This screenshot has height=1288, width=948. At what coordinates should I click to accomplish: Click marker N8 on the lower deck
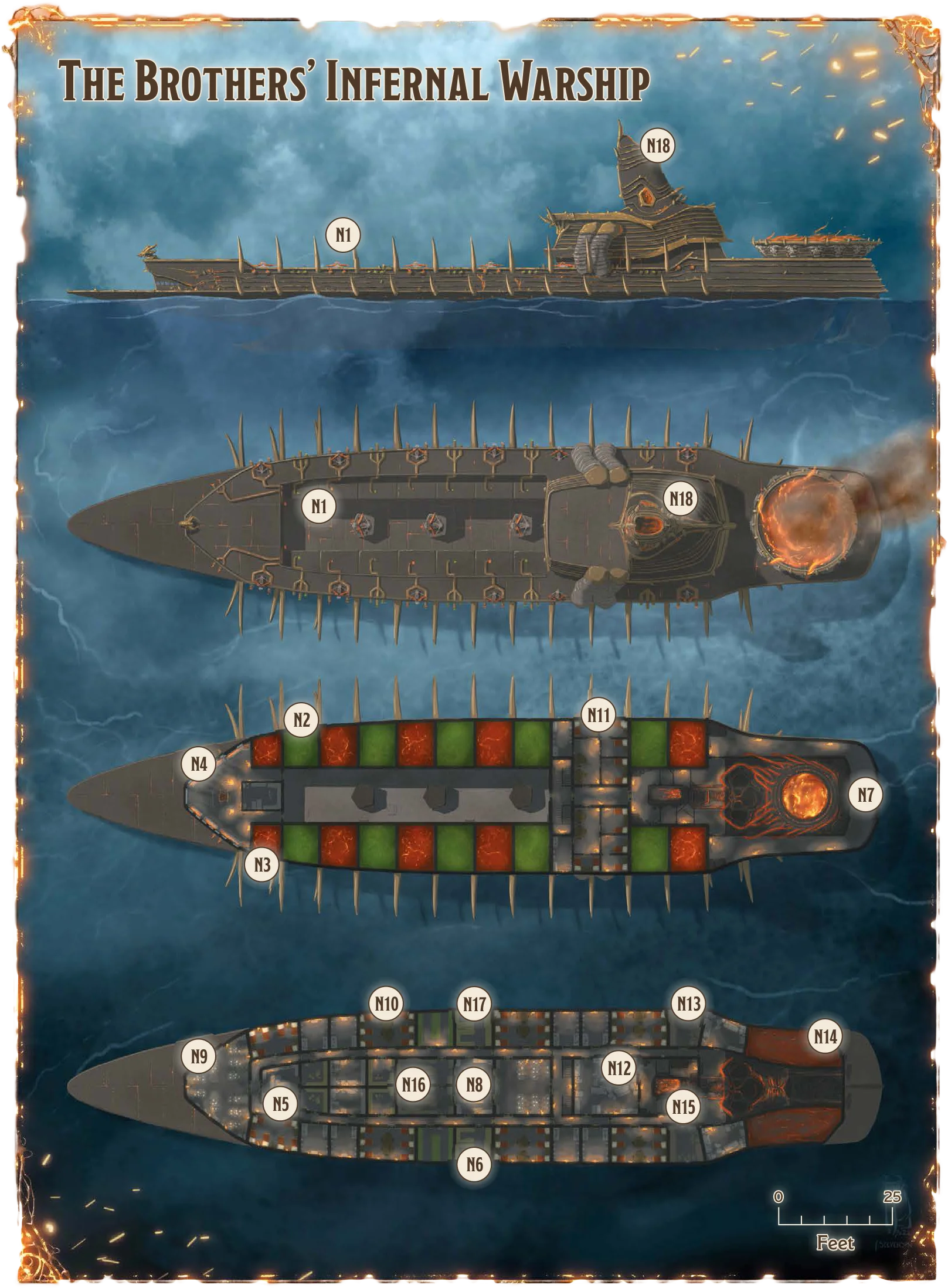(474, 1084)
